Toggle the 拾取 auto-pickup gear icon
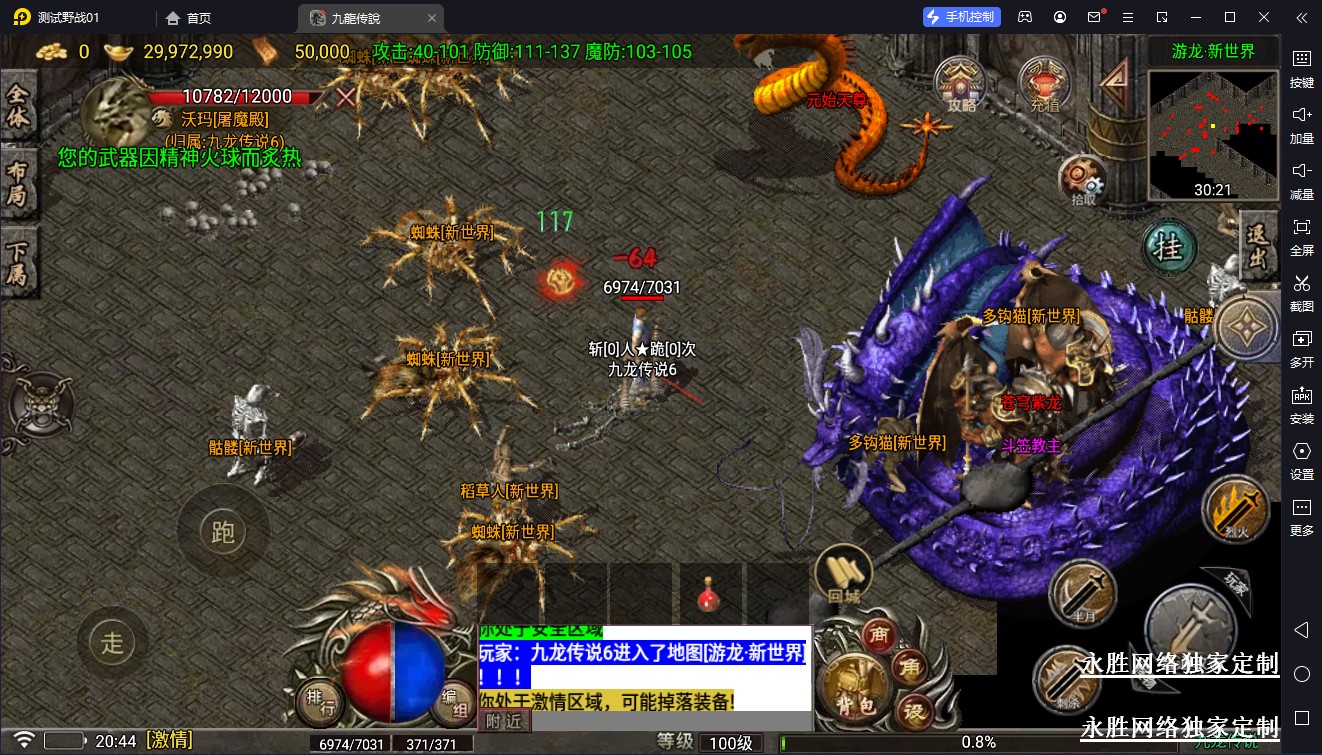Screen dimensions: 1322x755 click(1083, 181)
